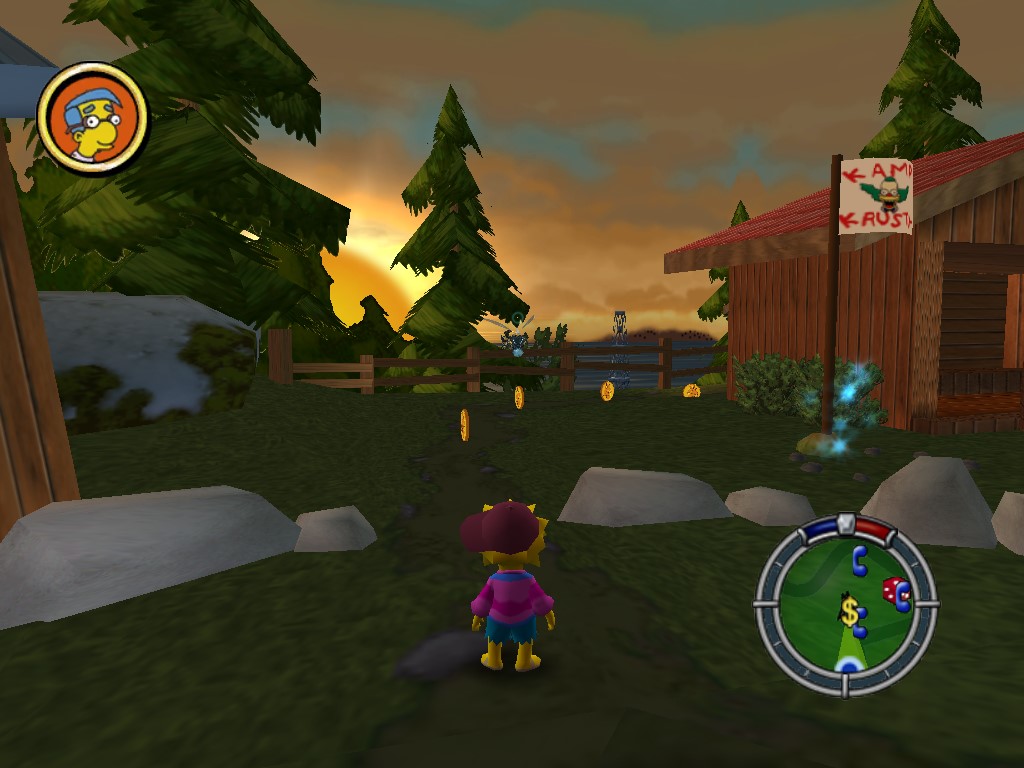Image resolution: width=1024 pixels, height=768 pixels.
Task: Open the circular radar minimap
Action: coord(846,604)
